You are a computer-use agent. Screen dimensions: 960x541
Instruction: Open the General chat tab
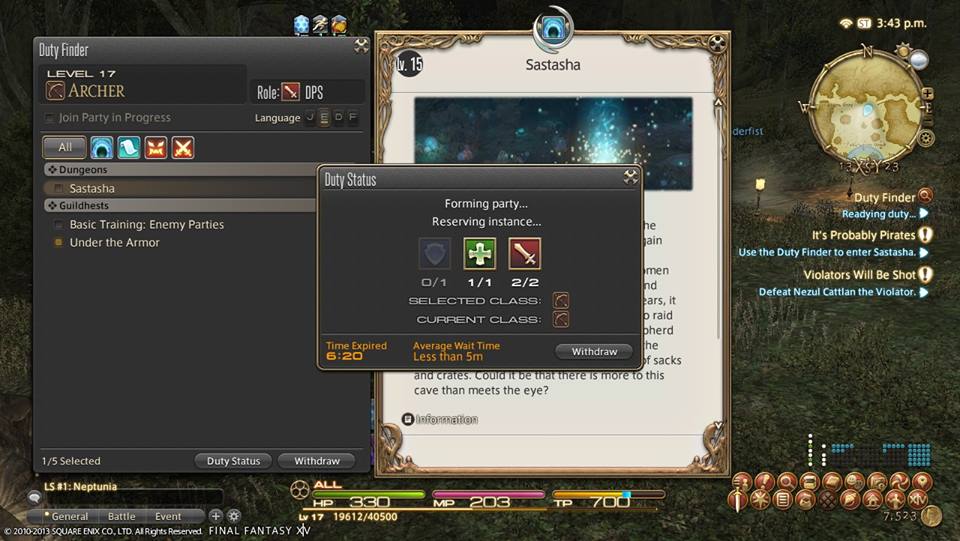[x=69, y=517]
